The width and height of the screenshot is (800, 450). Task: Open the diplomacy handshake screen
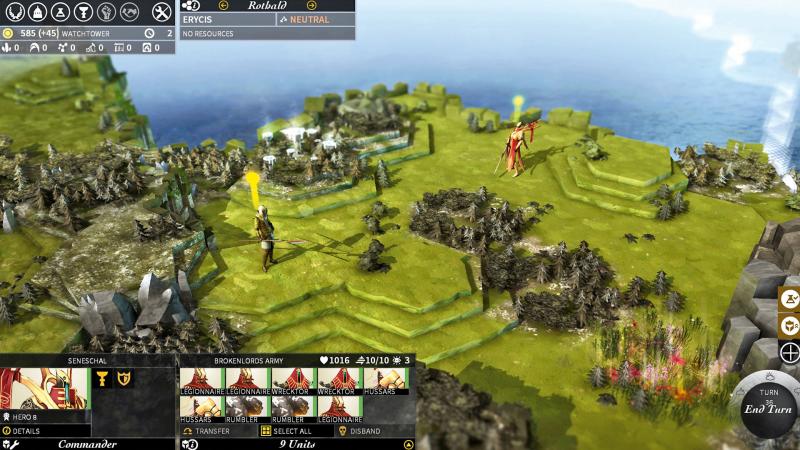pos(129,12)
